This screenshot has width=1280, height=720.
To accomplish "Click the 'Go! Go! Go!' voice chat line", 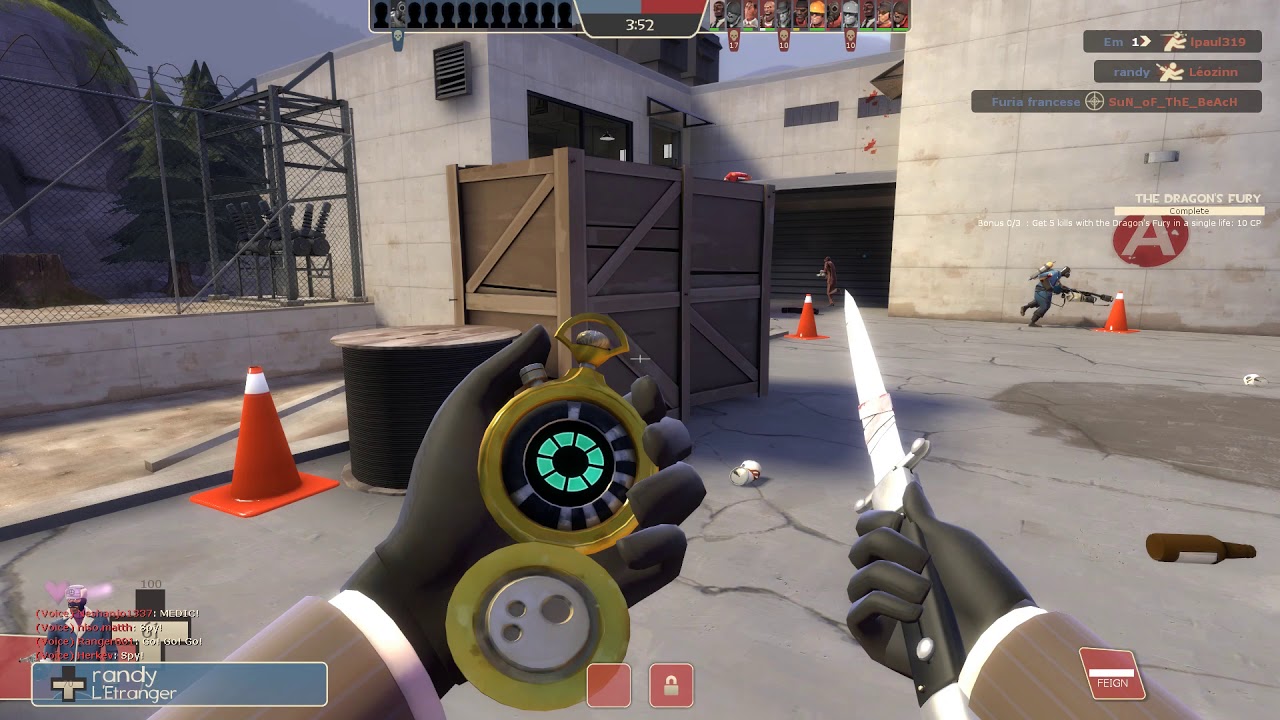I will (x=120, y=641).
